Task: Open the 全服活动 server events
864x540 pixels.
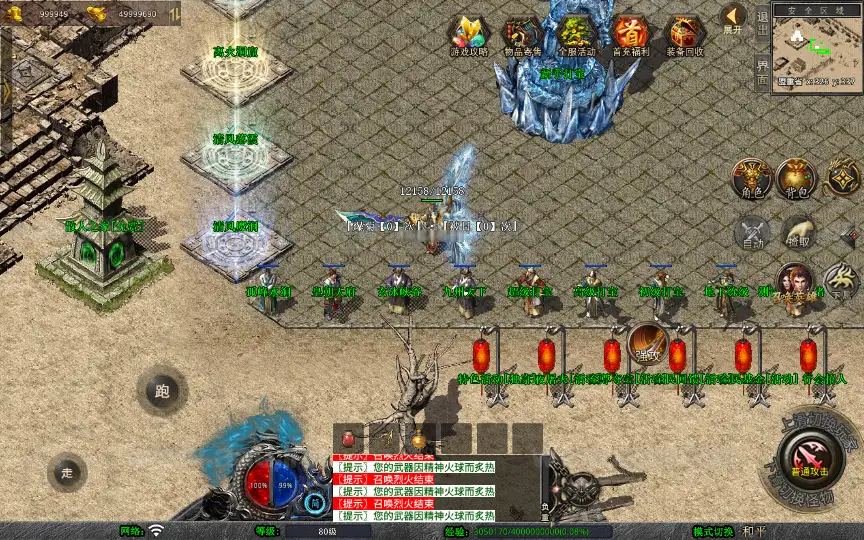Action: 575,33
